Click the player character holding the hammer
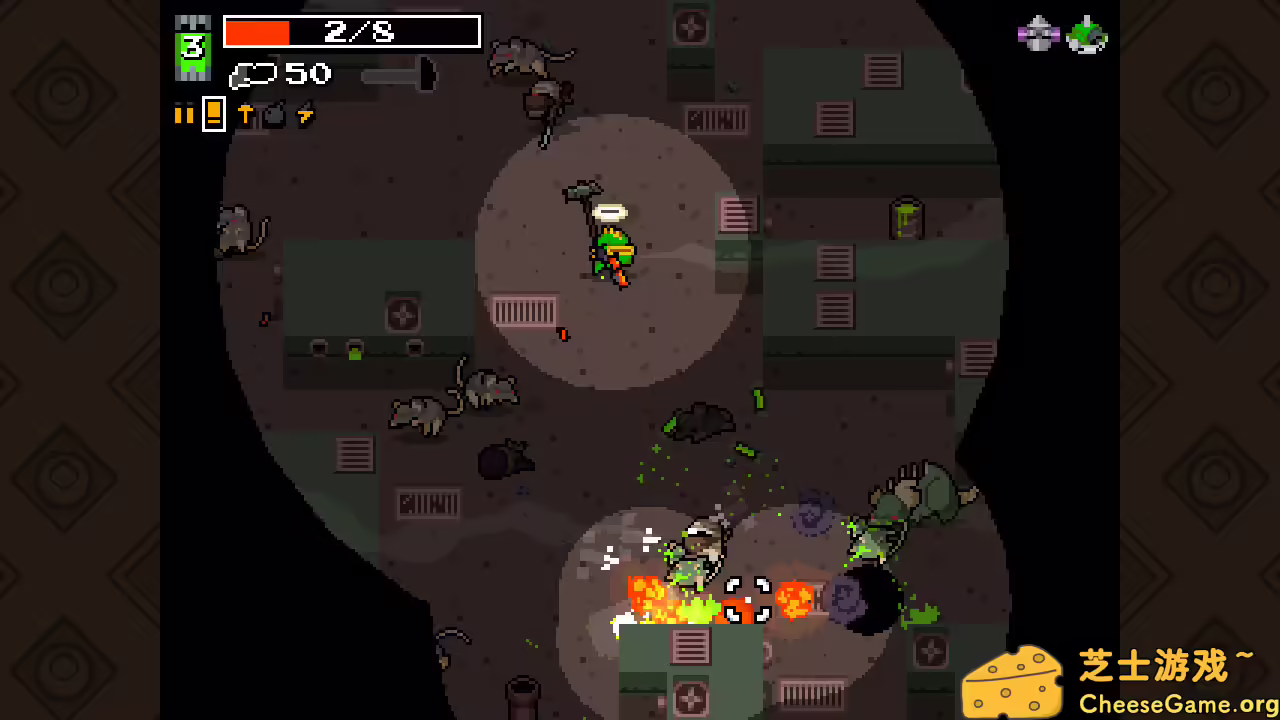This screenshot has width=1280, height=720. tap(613, 248)
